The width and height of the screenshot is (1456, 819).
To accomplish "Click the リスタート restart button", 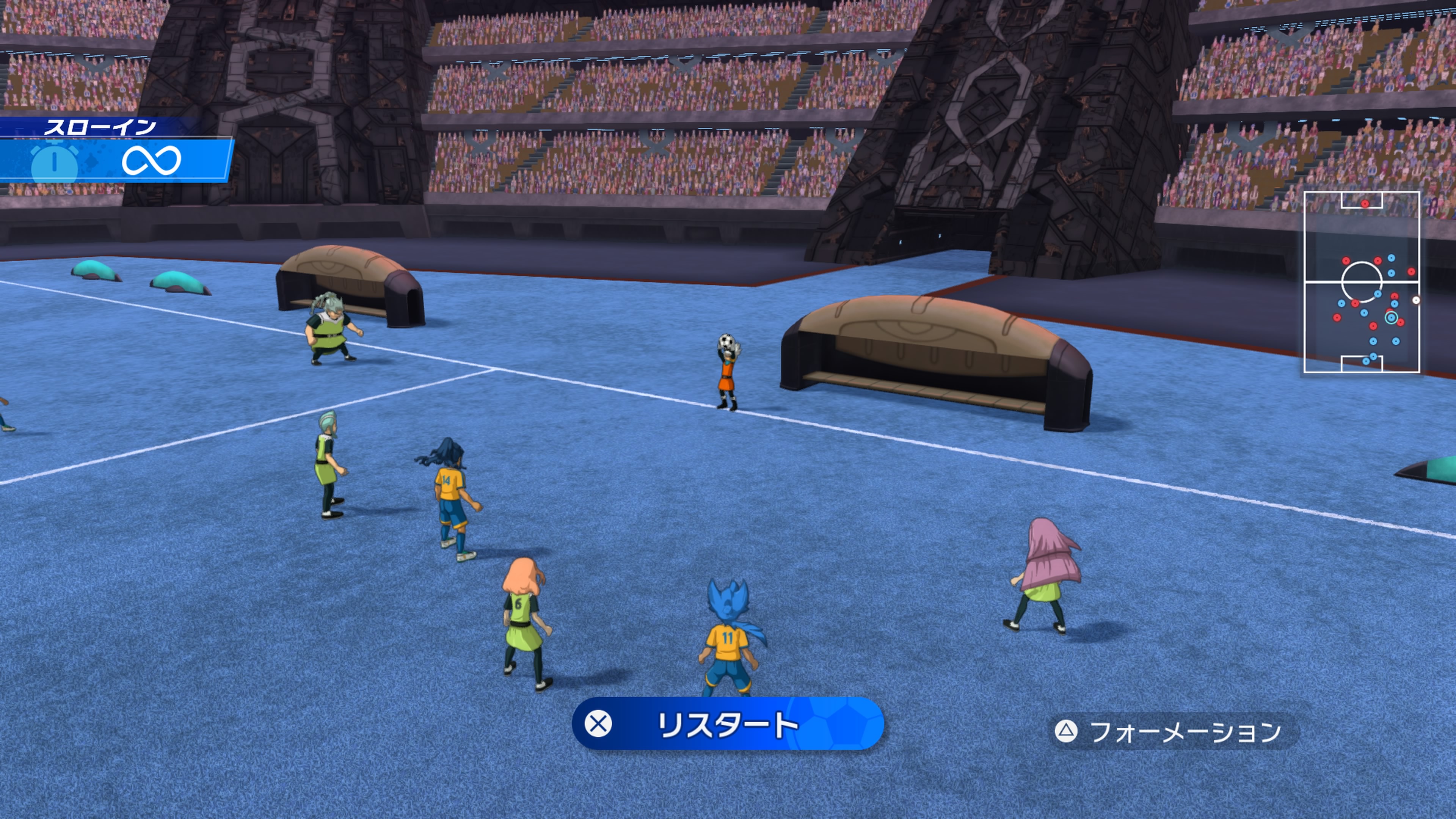I will (x=728, y=724).
